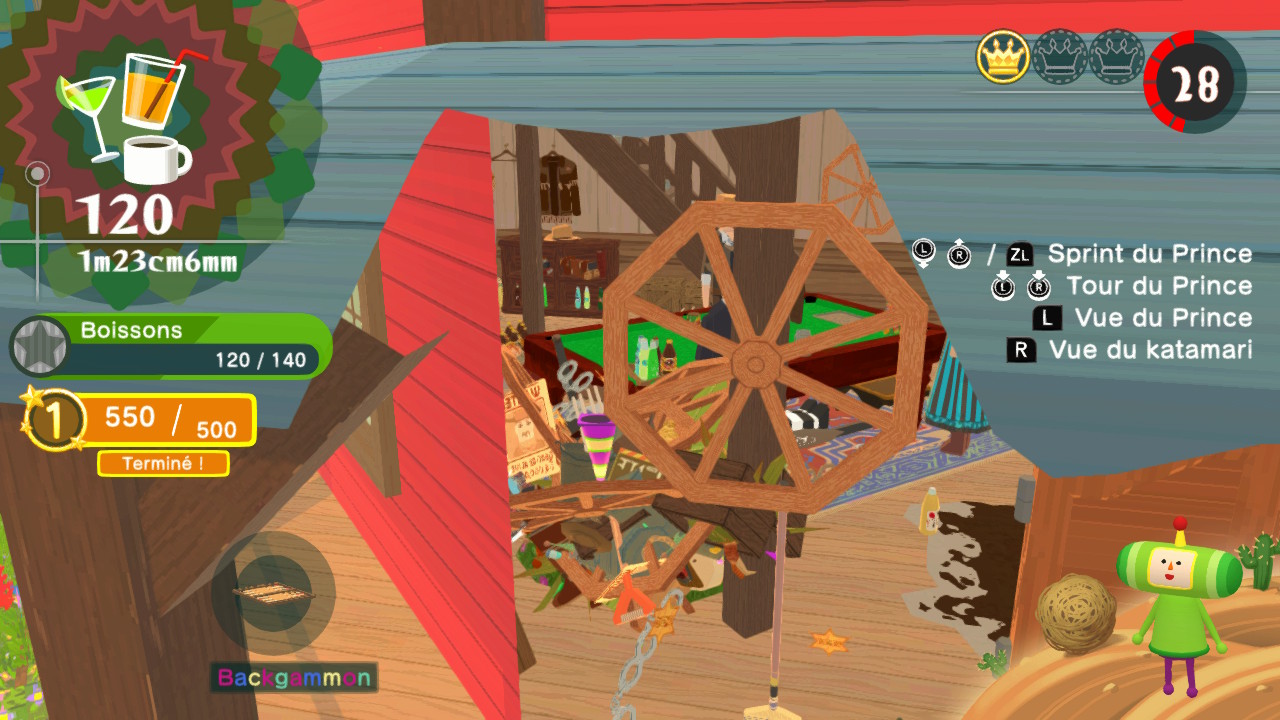Open the challenge 1 score tracker
The height and width of the screenshot is (720, 1280).
(140, 420)
